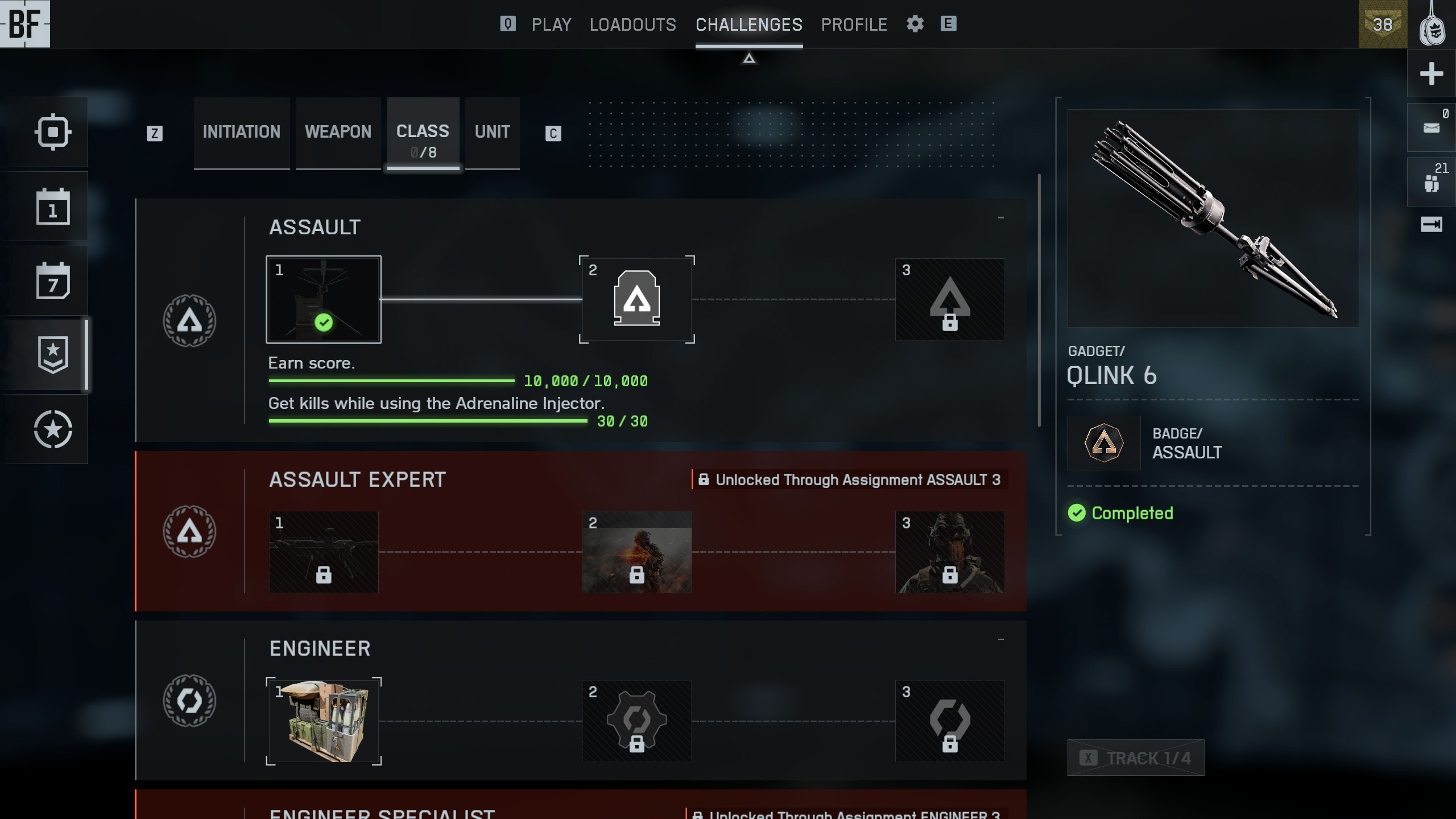Open the weekly challenges calendar icon
1456x819 pixels.
point(53,281)
